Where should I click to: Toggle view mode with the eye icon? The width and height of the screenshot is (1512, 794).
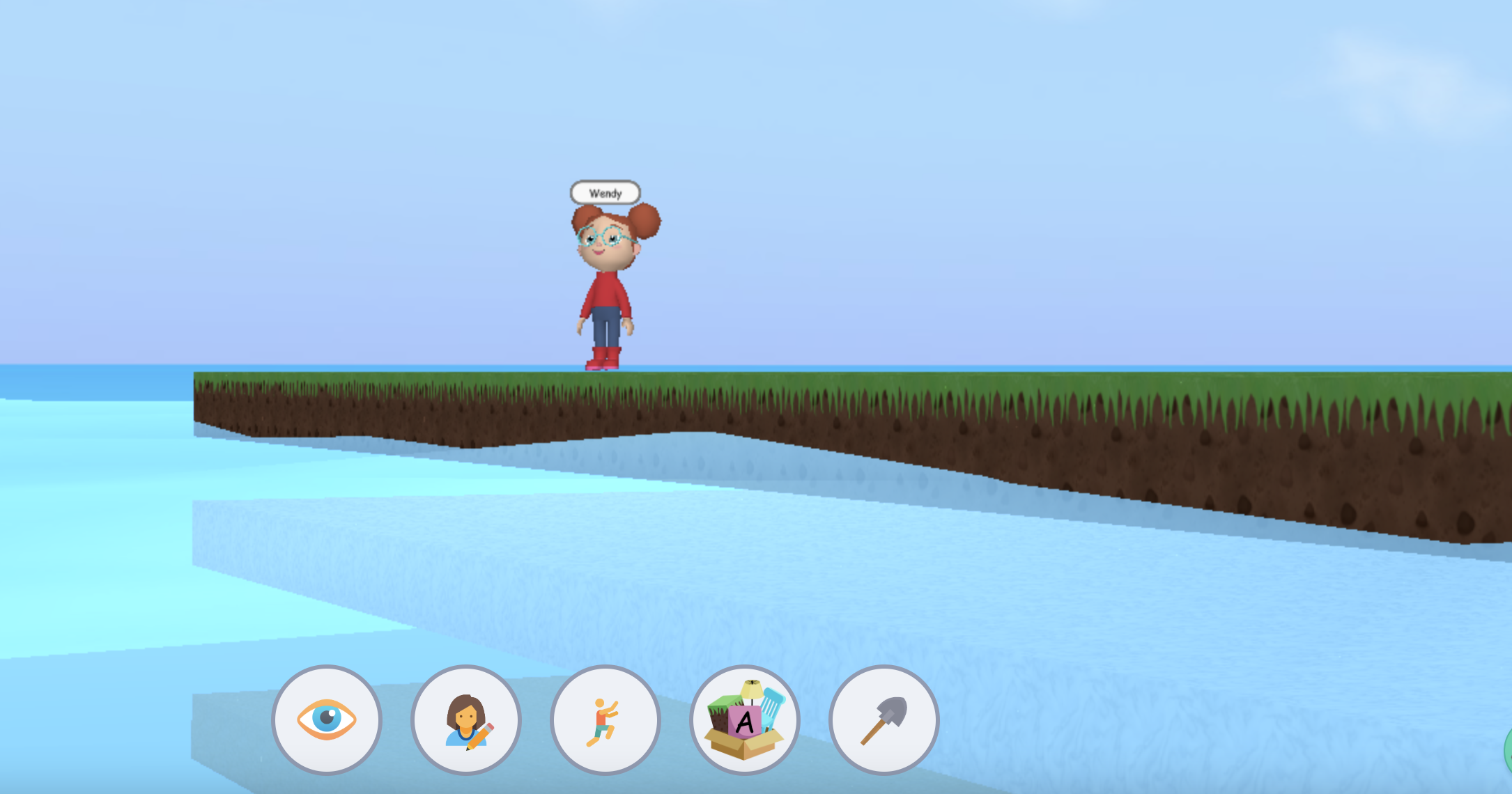326,721
